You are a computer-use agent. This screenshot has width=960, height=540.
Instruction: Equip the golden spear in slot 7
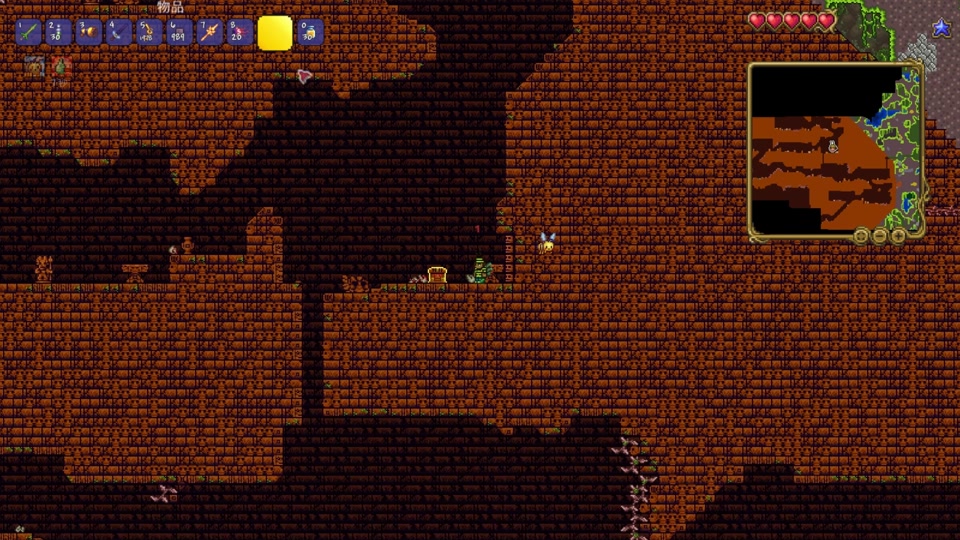pos(209,32)
